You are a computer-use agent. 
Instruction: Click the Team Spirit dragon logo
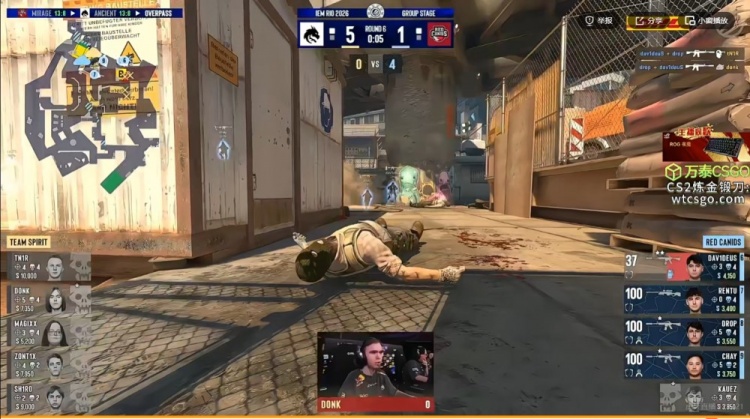(312, 34)
